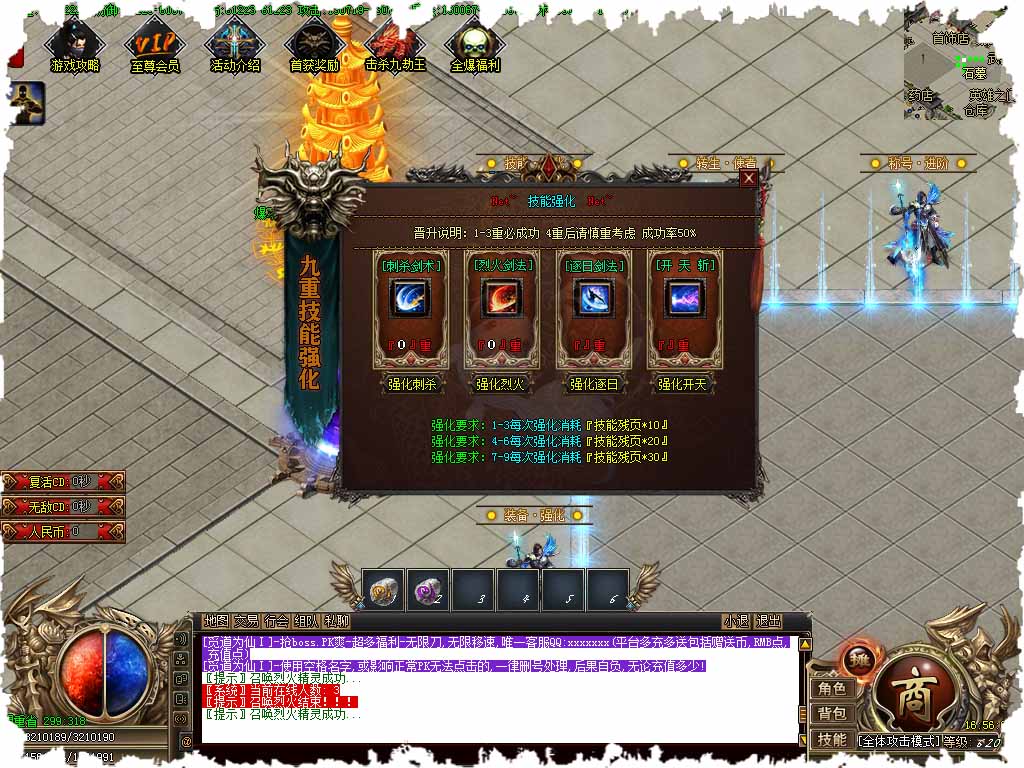Click the 强化刺杀 enhance button
1024x768 pixels.
pyautogui.click(x=412, y=384)
